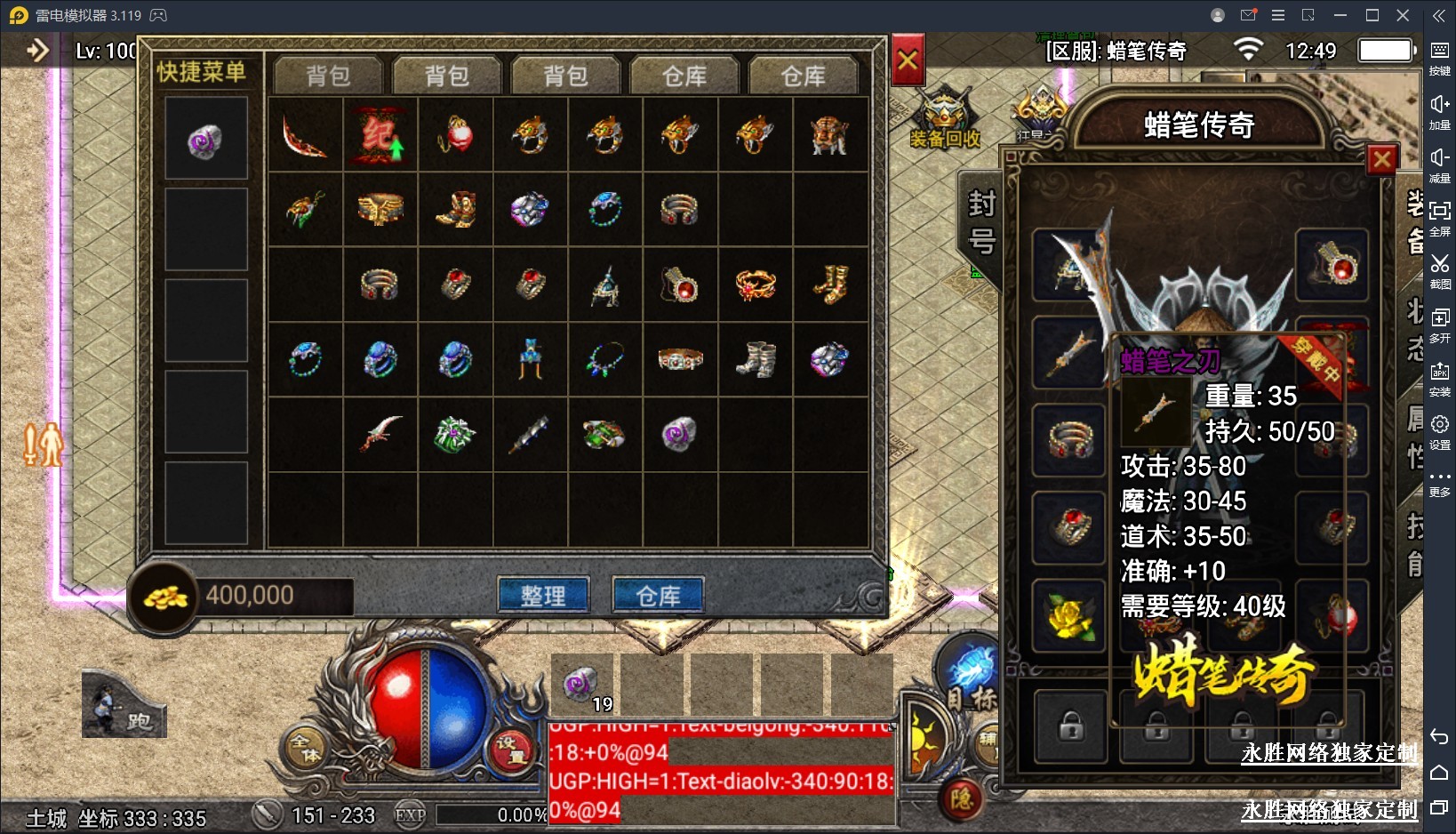
Task: Click the emulator 截图 screenshot button
Action: (x=1439, y=270)
